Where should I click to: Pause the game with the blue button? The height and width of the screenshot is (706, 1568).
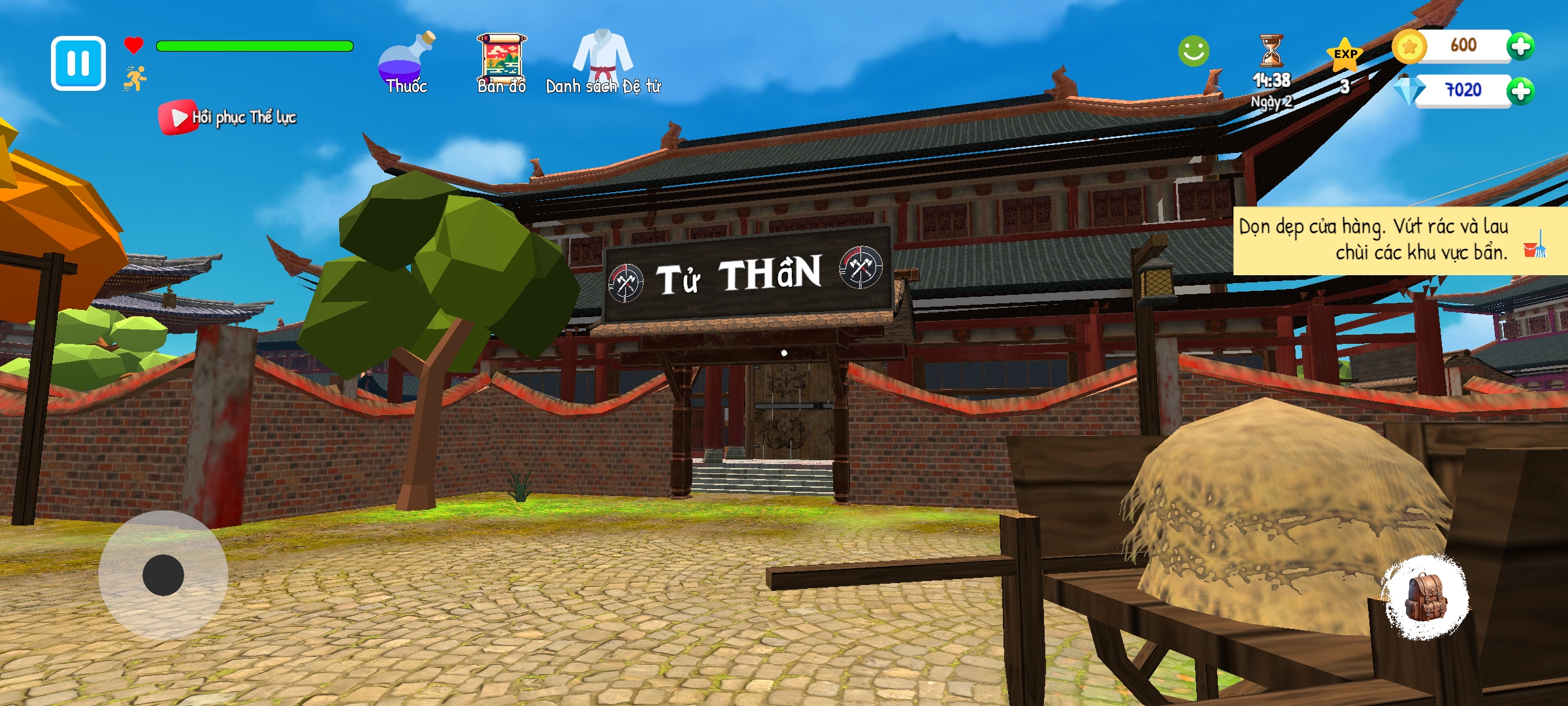[78, 63]
